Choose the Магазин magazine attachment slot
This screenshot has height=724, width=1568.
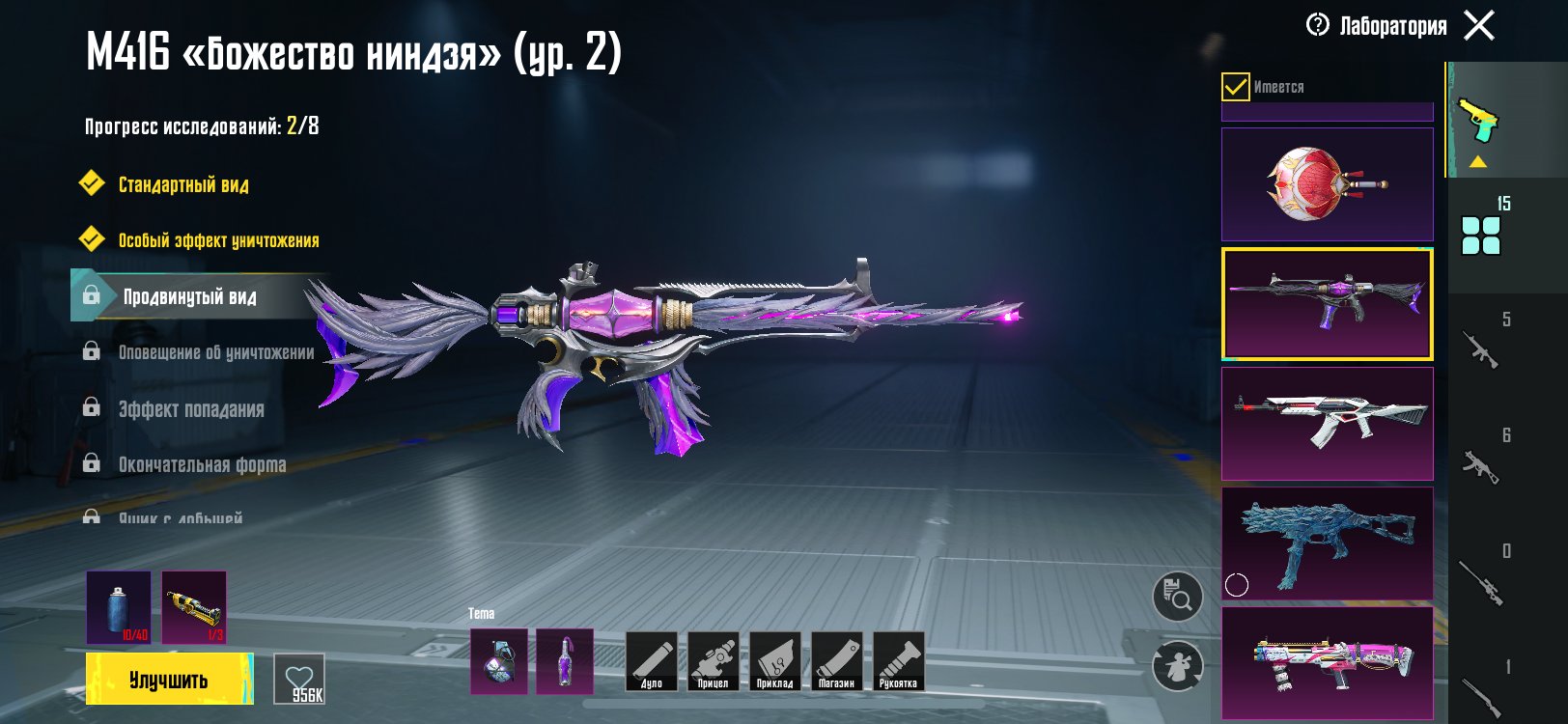point(836,662)
